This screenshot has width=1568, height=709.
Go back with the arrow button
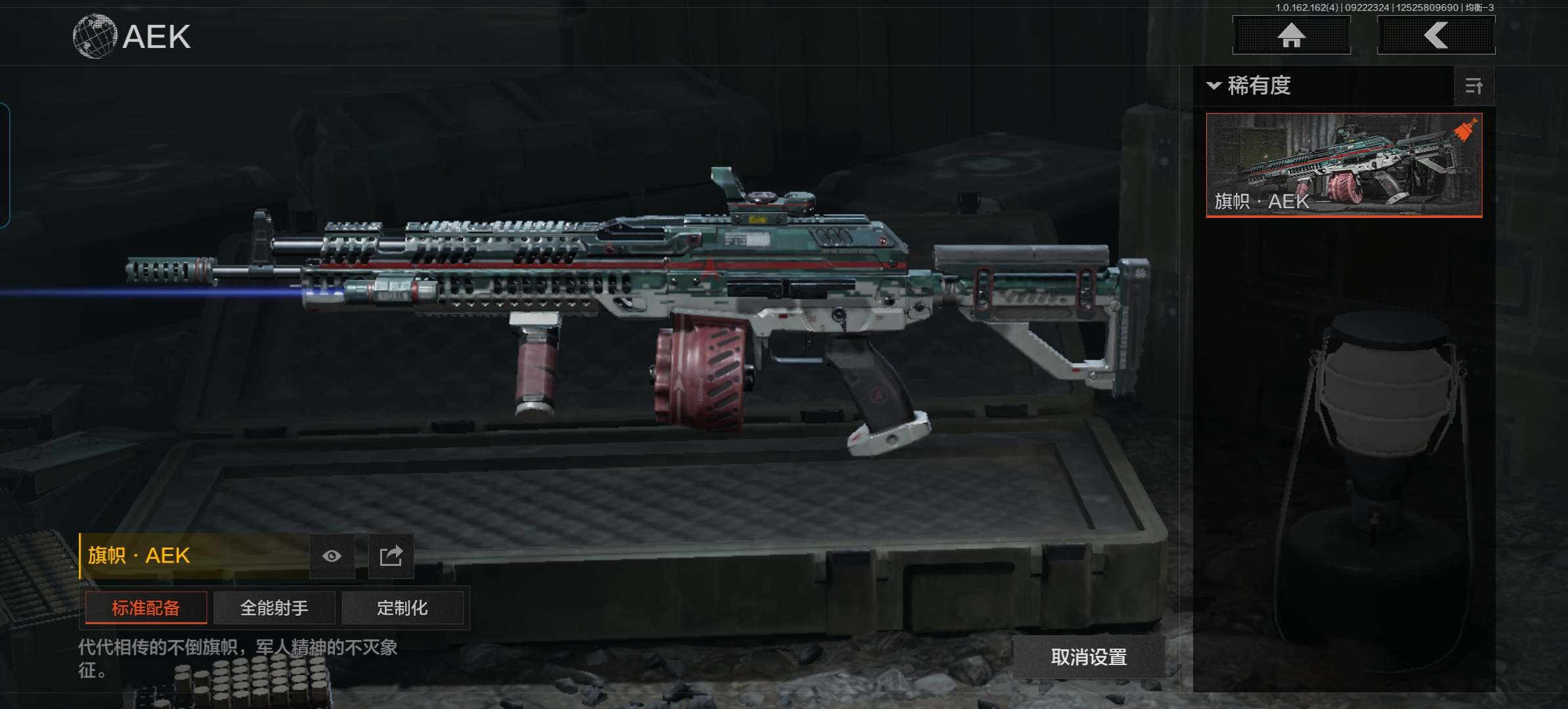click(1436, 35)
